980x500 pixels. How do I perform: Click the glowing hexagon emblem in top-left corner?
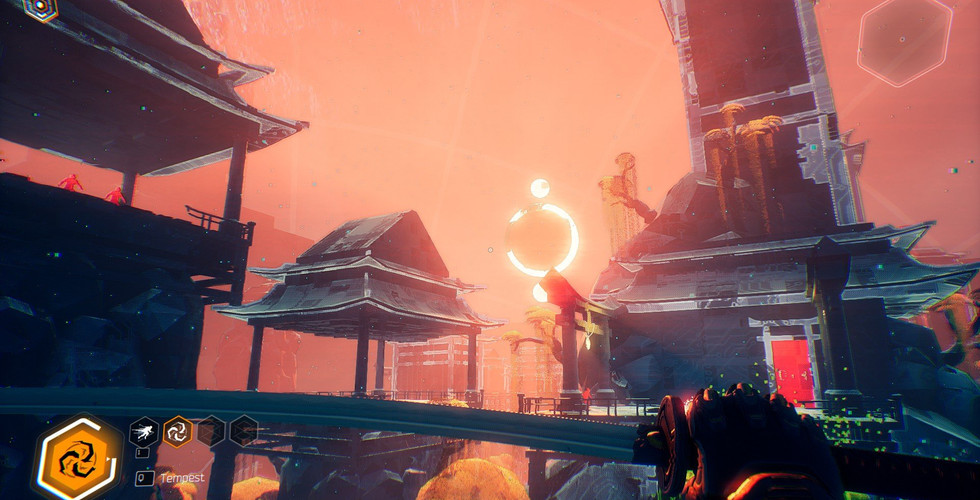(x=40, y=8)
